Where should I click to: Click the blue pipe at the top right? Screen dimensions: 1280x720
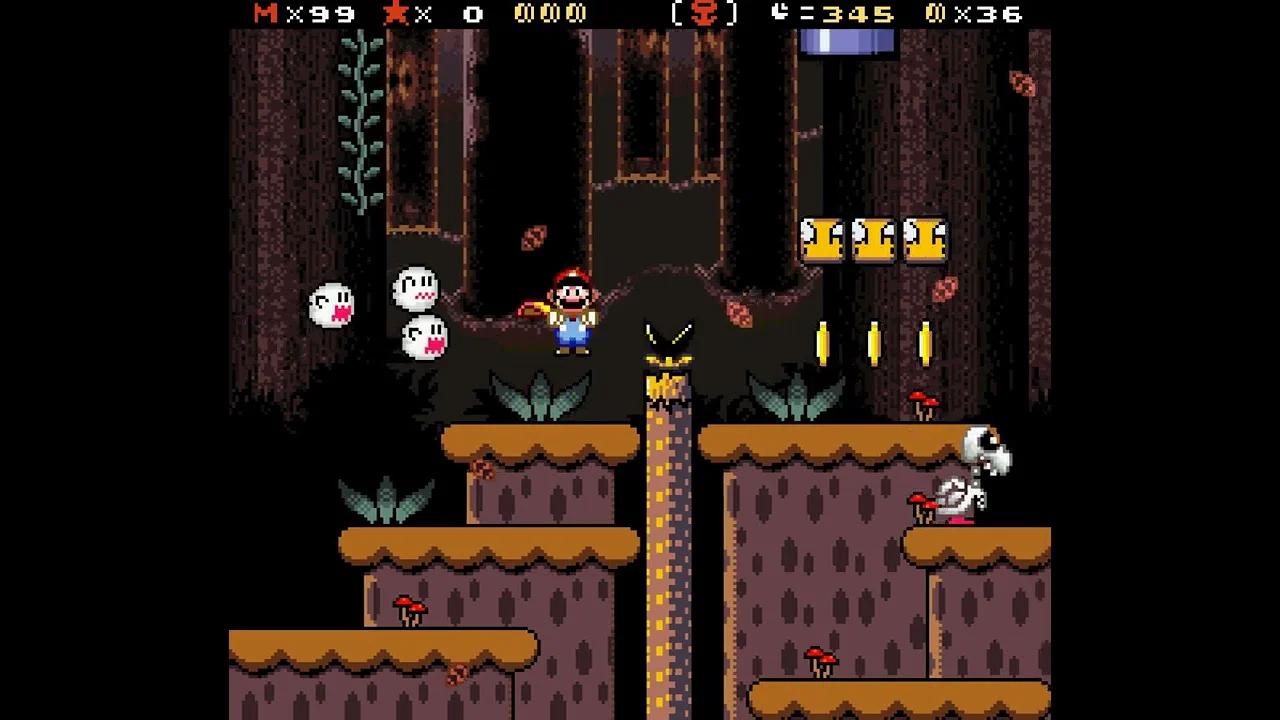tap(846, 40)
